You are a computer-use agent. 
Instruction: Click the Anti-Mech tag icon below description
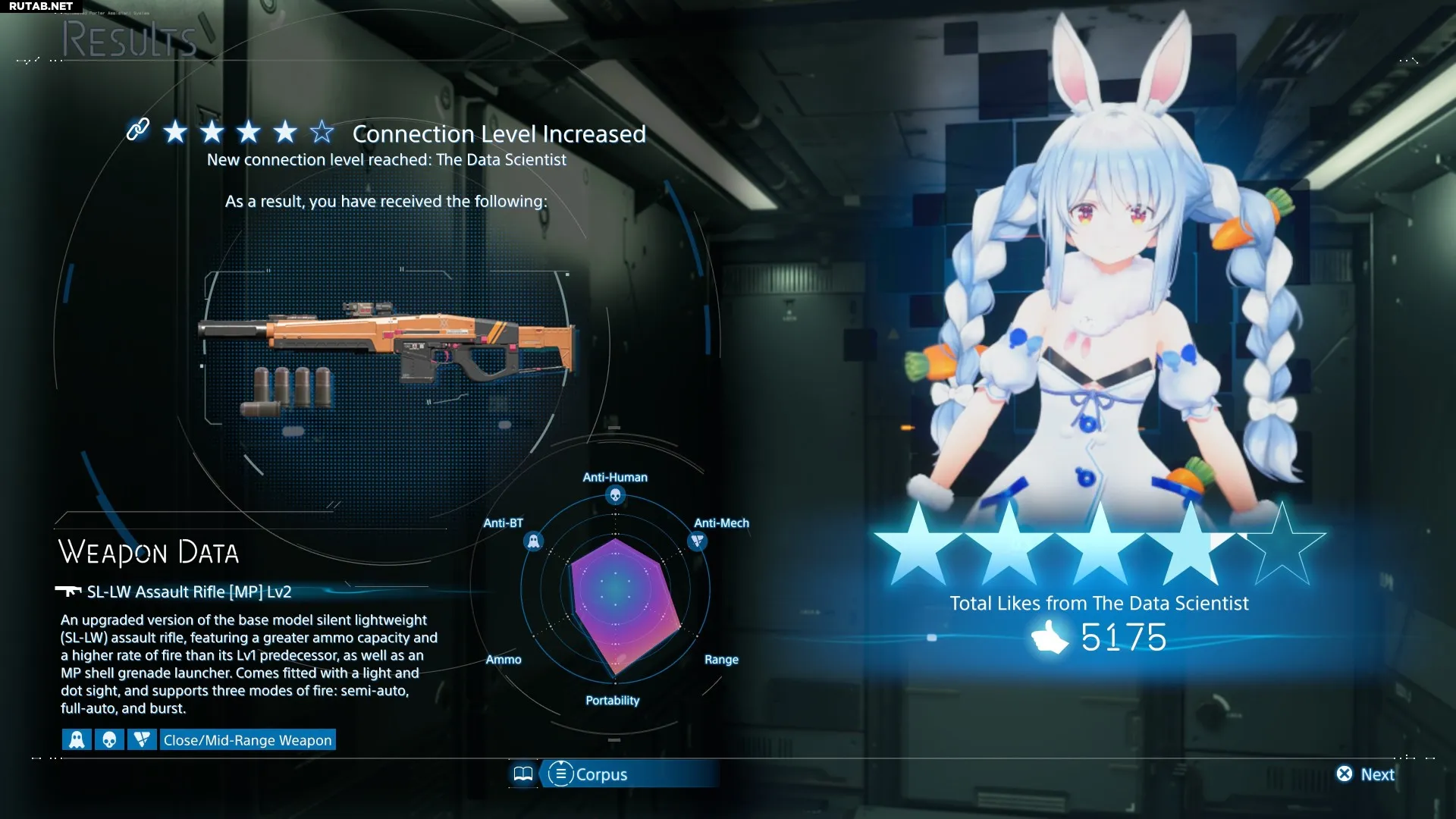click(142, 740)
